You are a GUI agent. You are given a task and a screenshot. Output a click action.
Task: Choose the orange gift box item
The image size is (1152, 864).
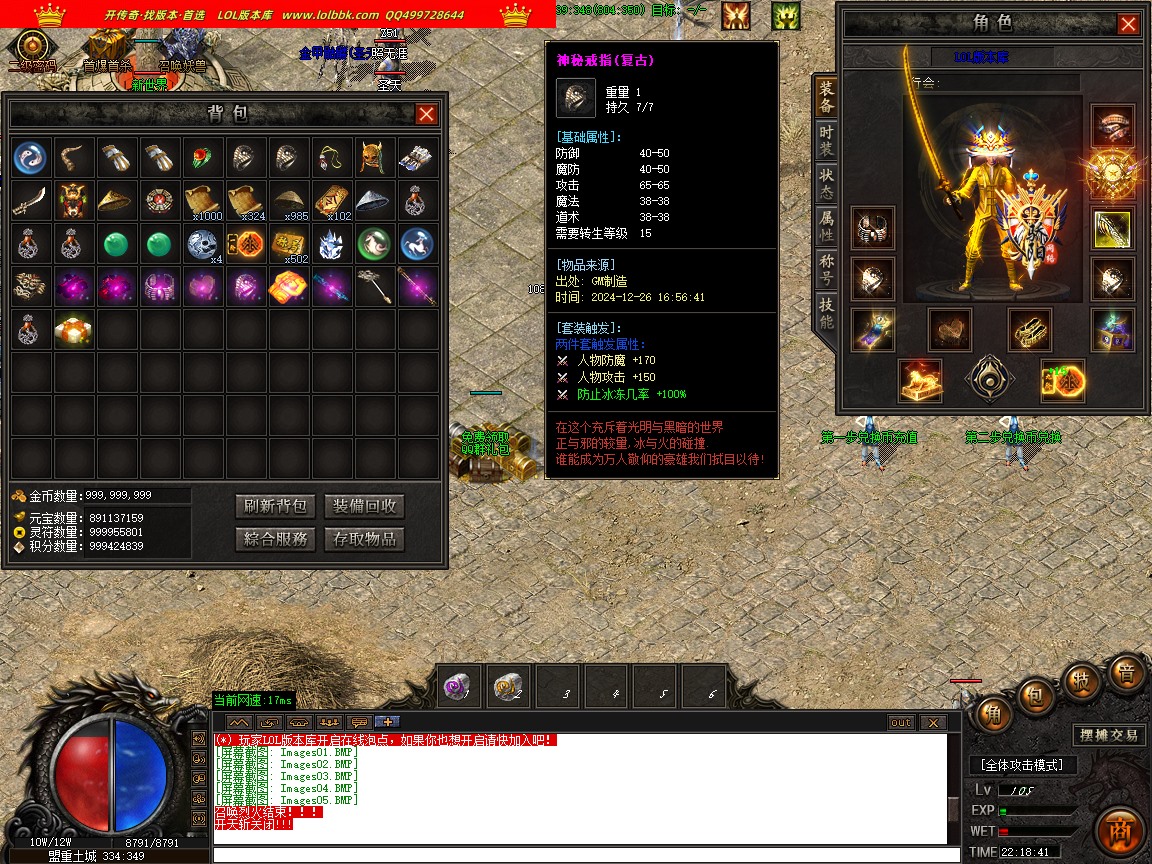point(74,328)
